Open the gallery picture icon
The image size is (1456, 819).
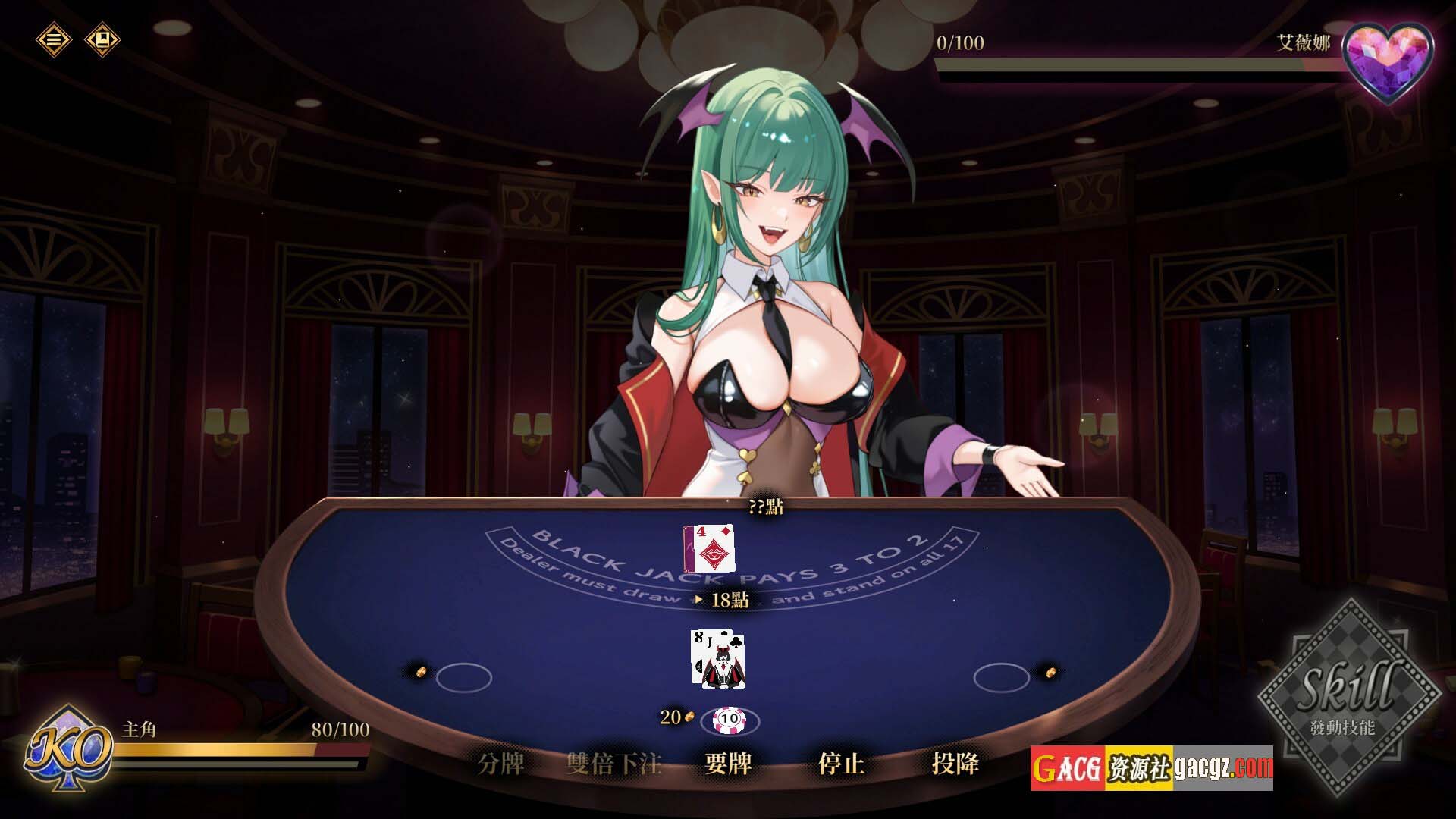coord(102,39)
